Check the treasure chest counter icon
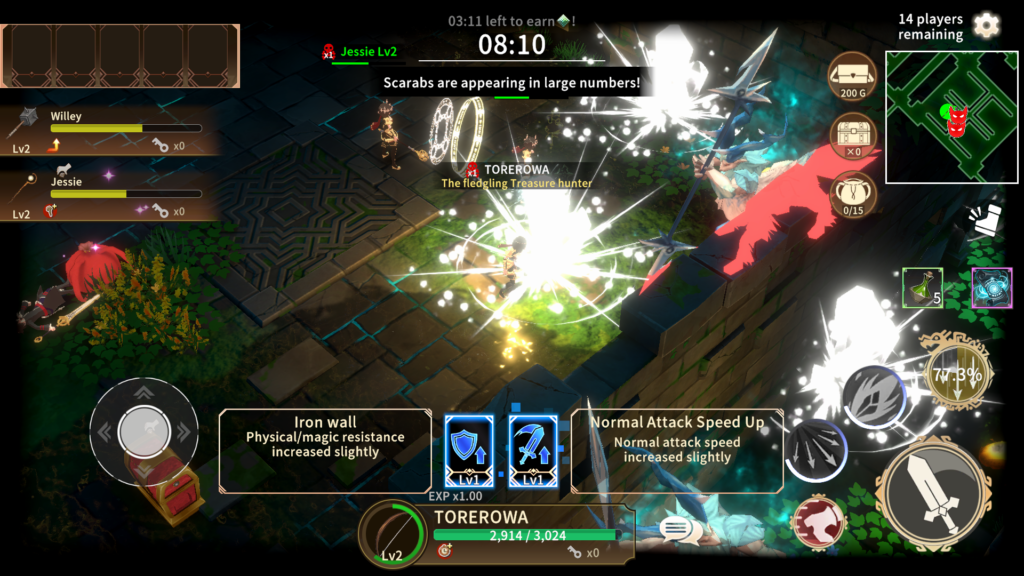Image resolution: width=1024 pixels, height=576 pixels. (x=853, y=135)
